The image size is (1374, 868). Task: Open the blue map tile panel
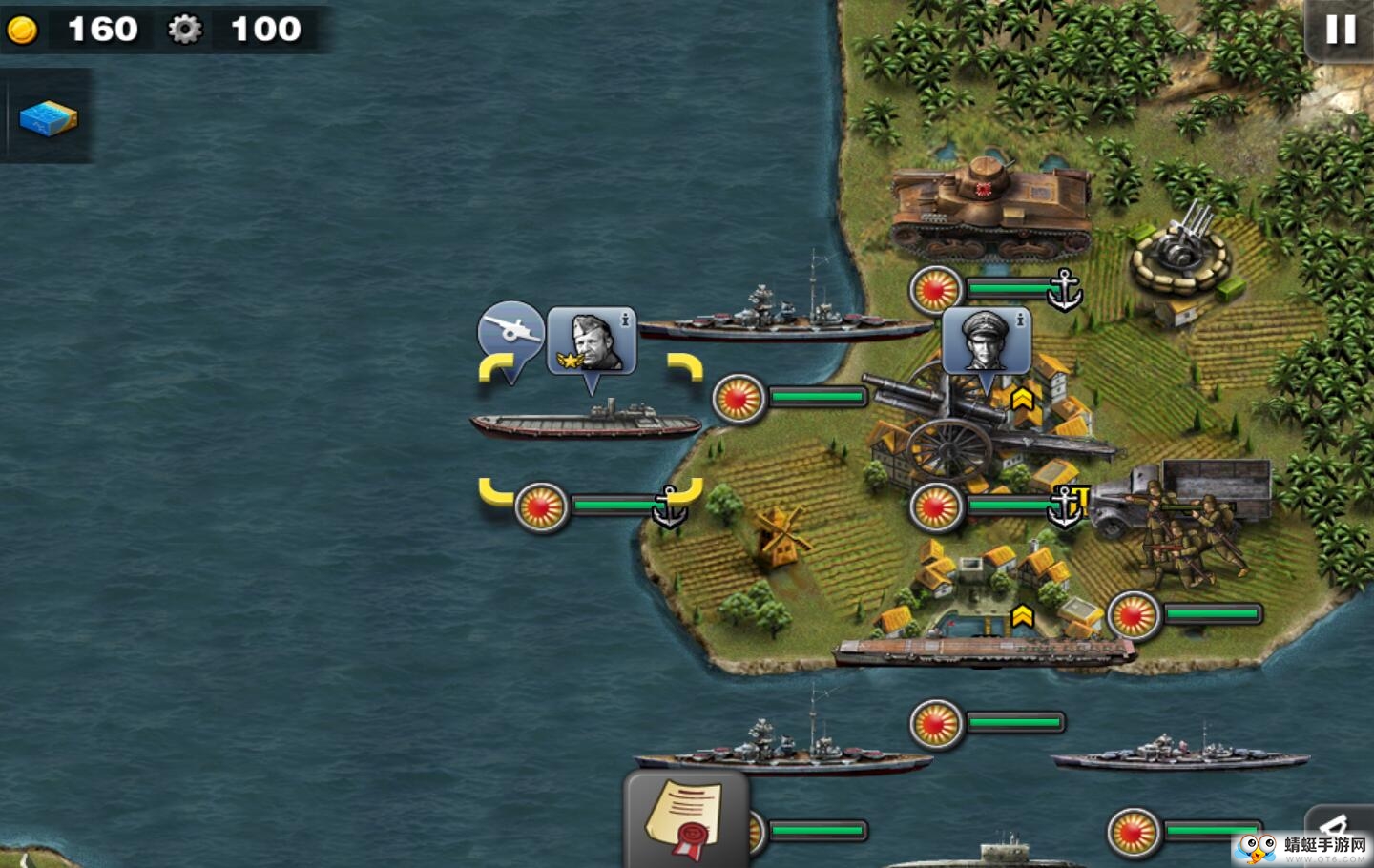[48, 118]
